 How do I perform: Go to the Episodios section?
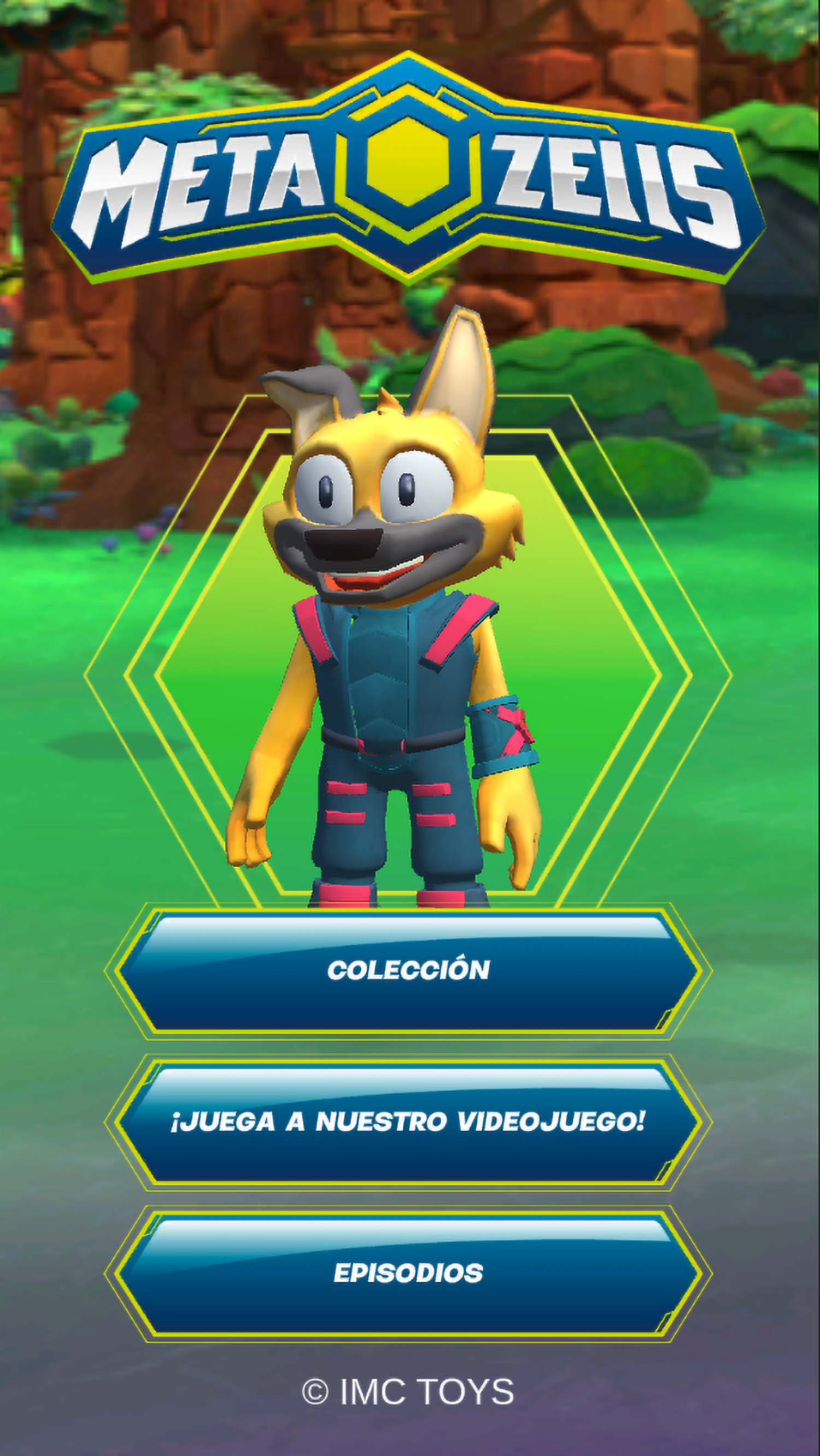click(408, 1273)
